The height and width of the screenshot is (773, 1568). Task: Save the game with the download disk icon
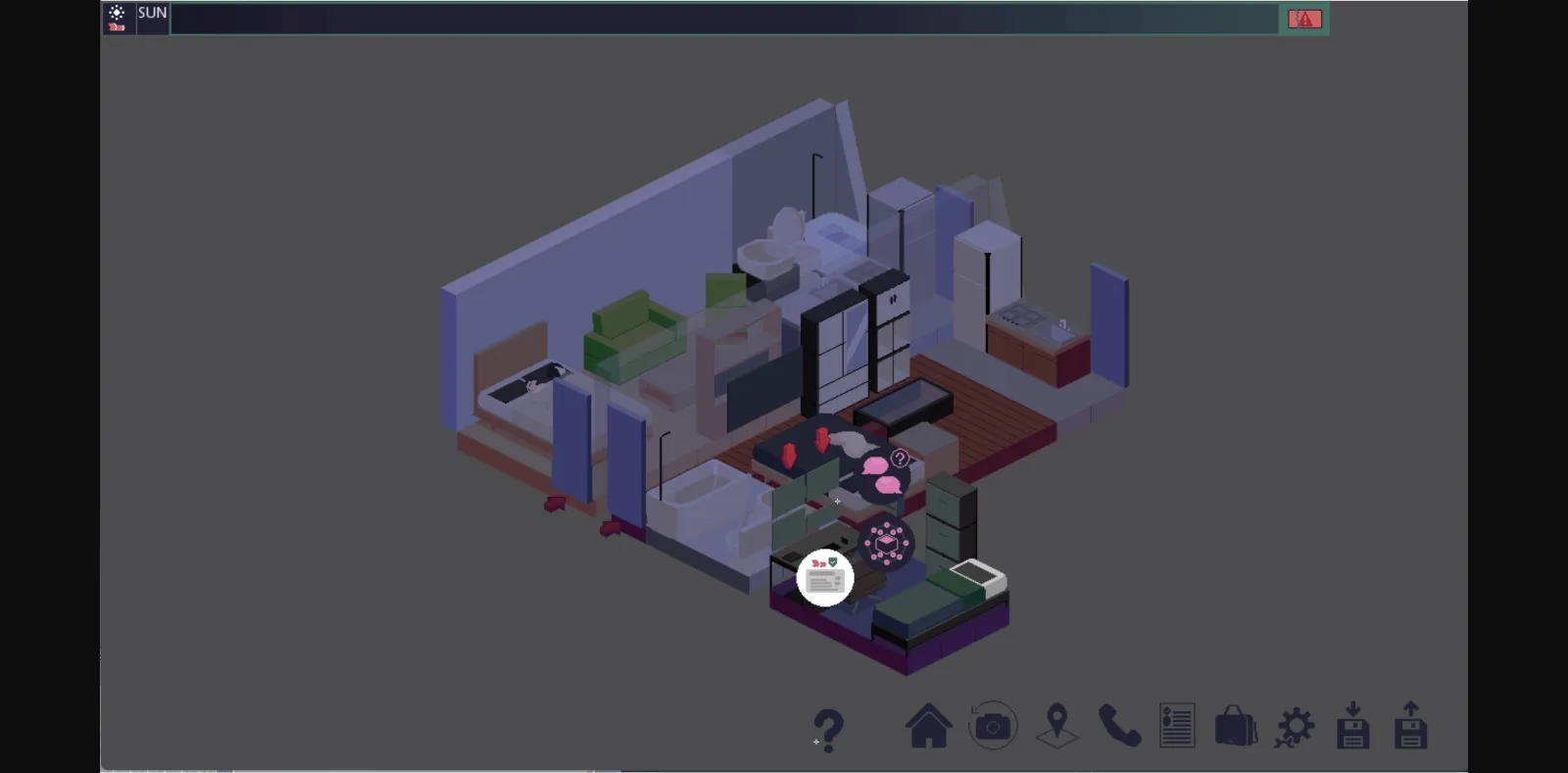1353,726
